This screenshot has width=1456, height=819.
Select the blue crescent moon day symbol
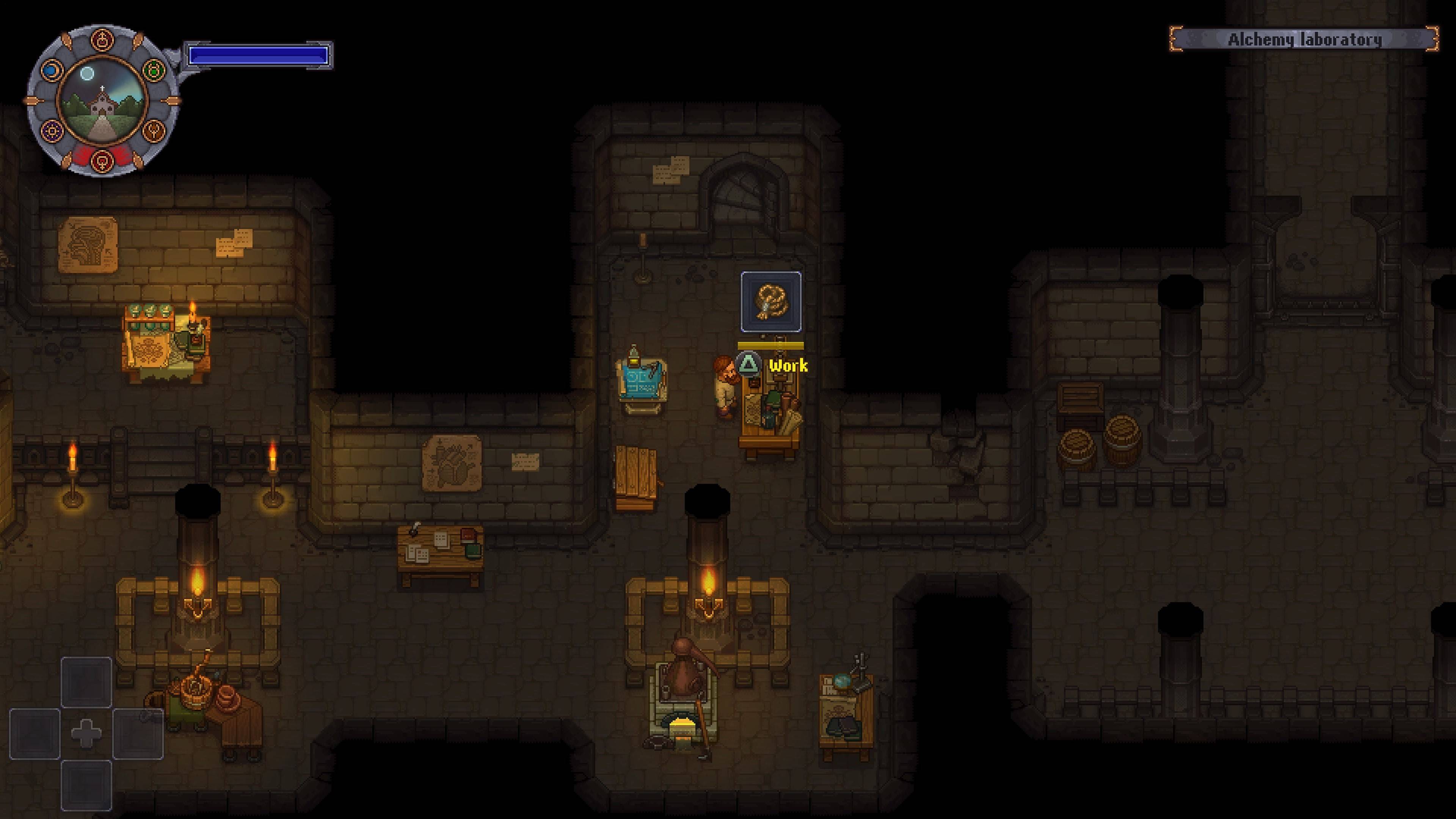click(52, 70)
